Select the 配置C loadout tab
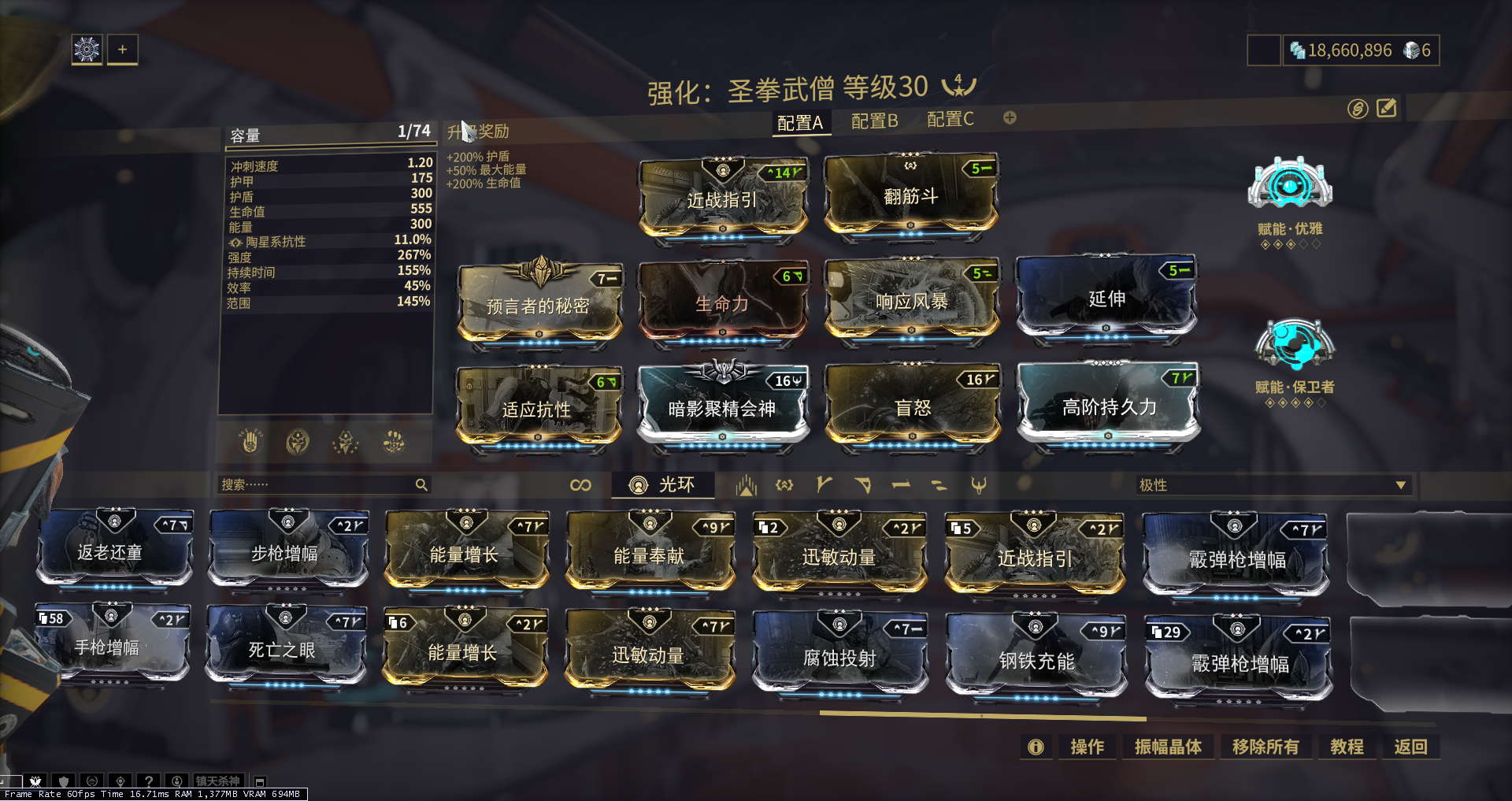Screen dimensions: 1512x801 coord(950,120)
